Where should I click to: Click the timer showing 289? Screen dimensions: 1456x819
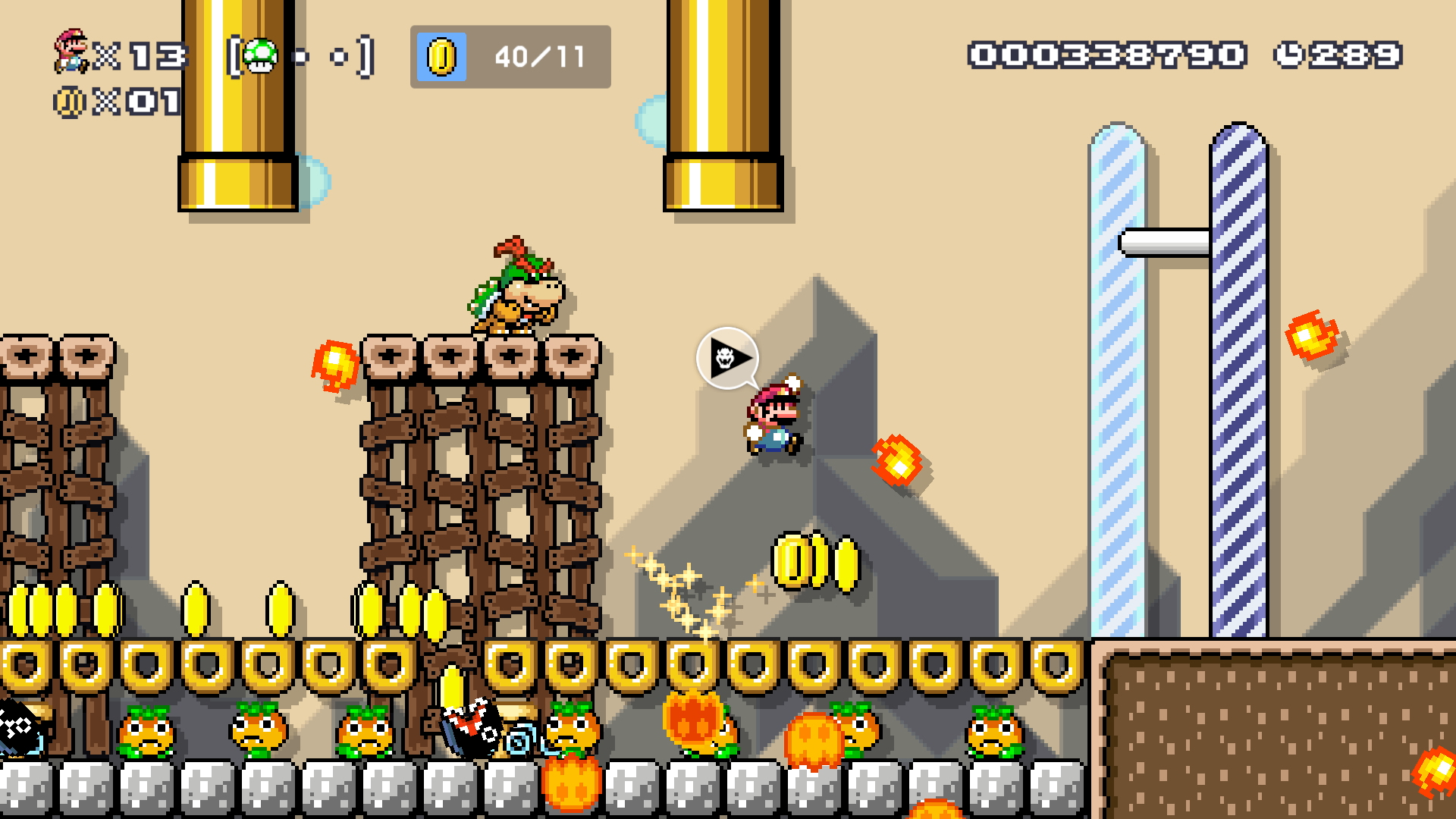pos(1357,53)
